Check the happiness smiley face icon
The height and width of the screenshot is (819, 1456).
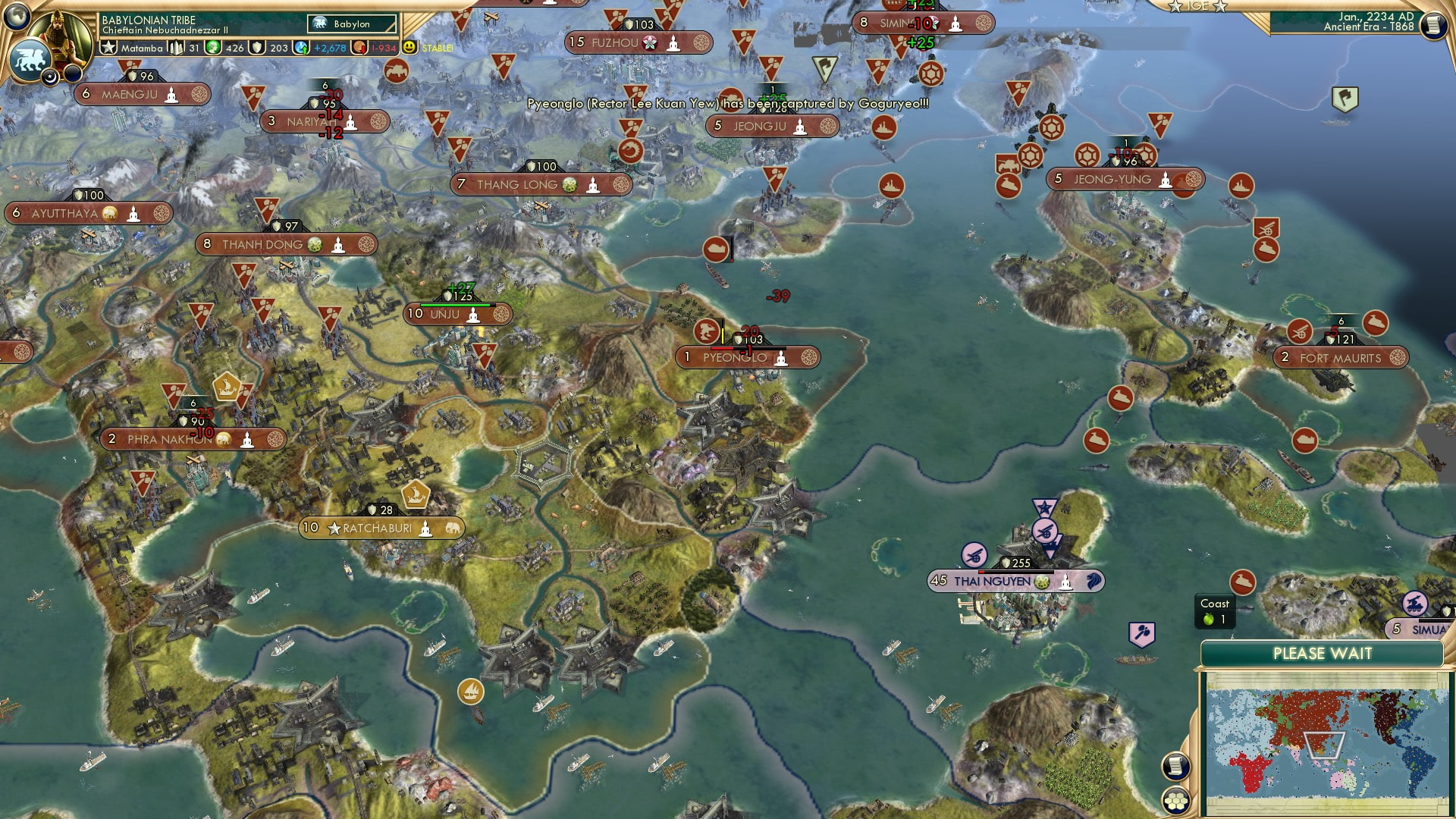(x=409, y=47)
